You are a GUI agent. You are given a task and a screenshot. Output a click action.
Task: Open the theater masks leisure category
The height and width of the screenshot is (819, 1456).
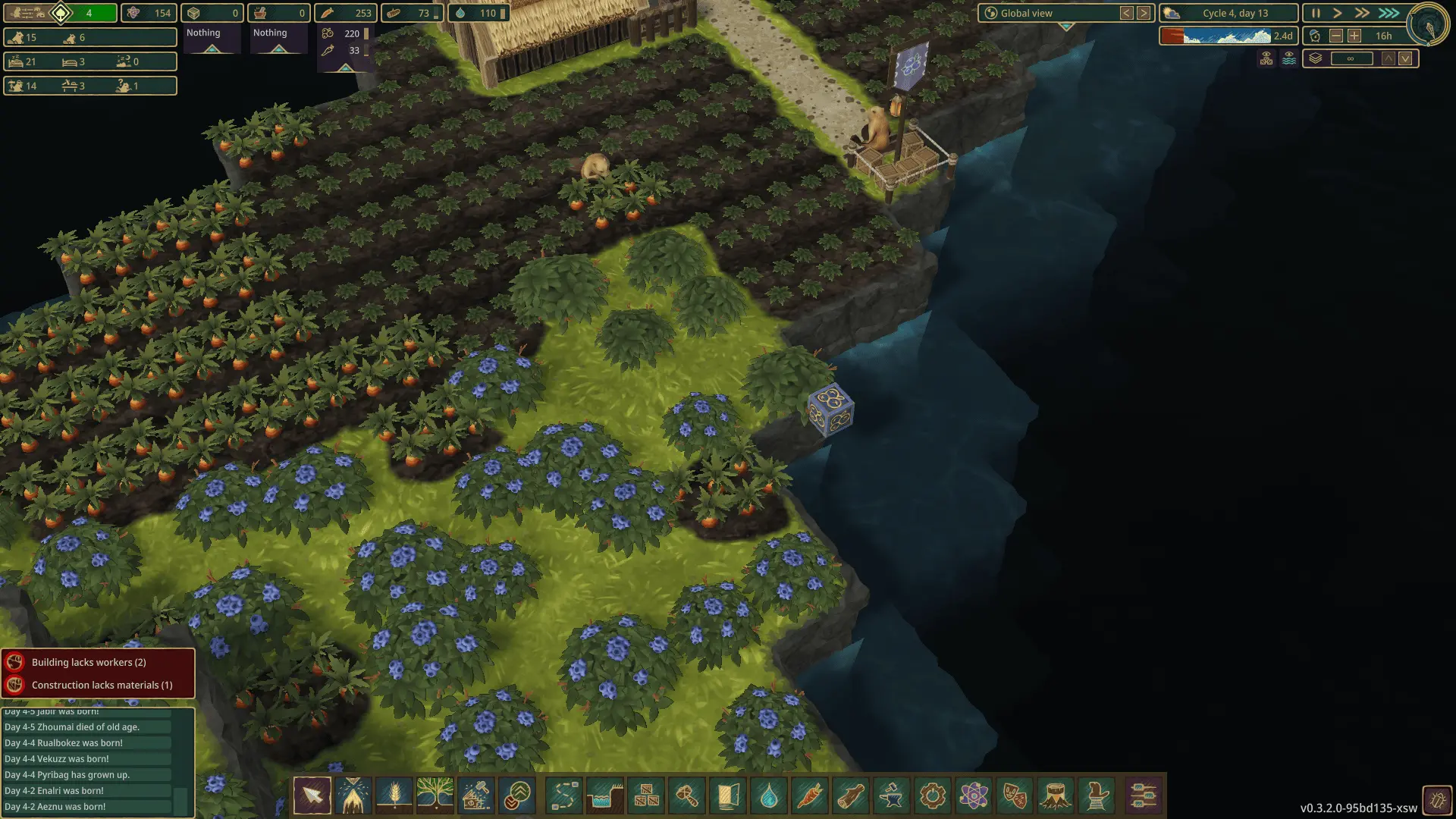coord(1015,795)
